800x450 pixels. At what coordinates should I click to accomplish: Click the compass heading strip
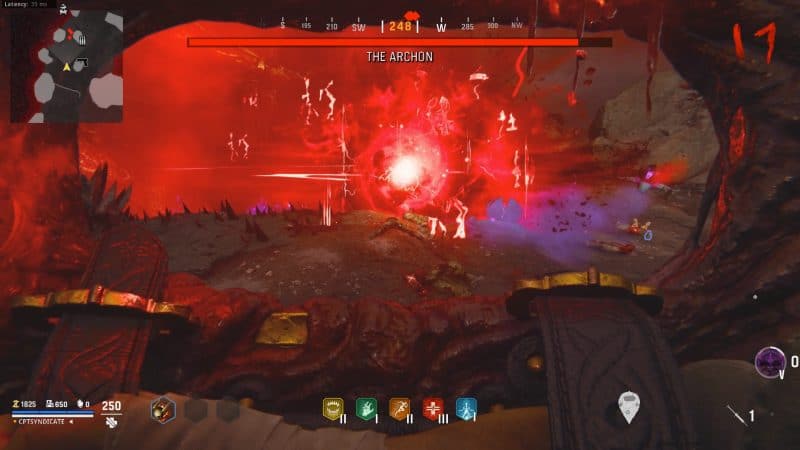coord(400,27)
